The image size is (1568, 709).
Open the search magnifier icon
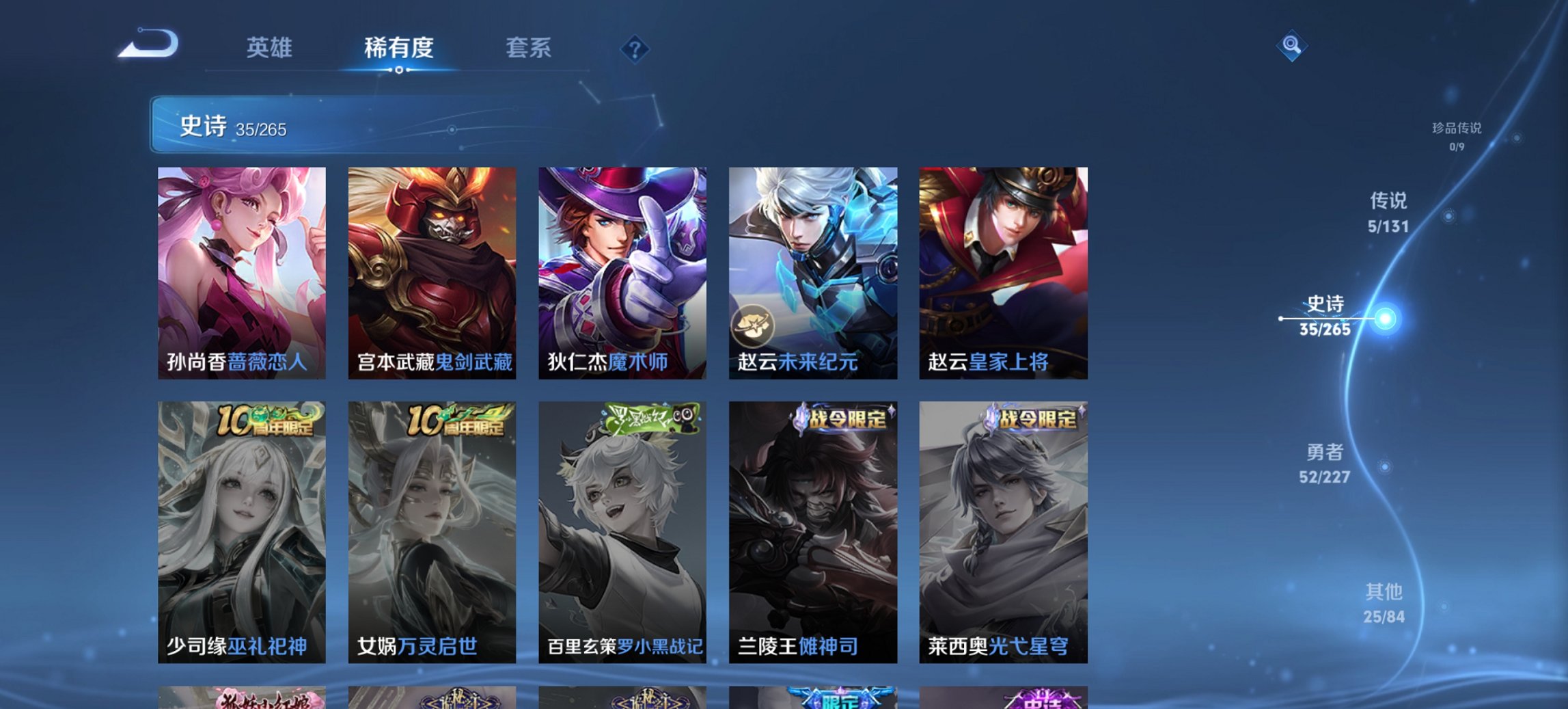1290,46
